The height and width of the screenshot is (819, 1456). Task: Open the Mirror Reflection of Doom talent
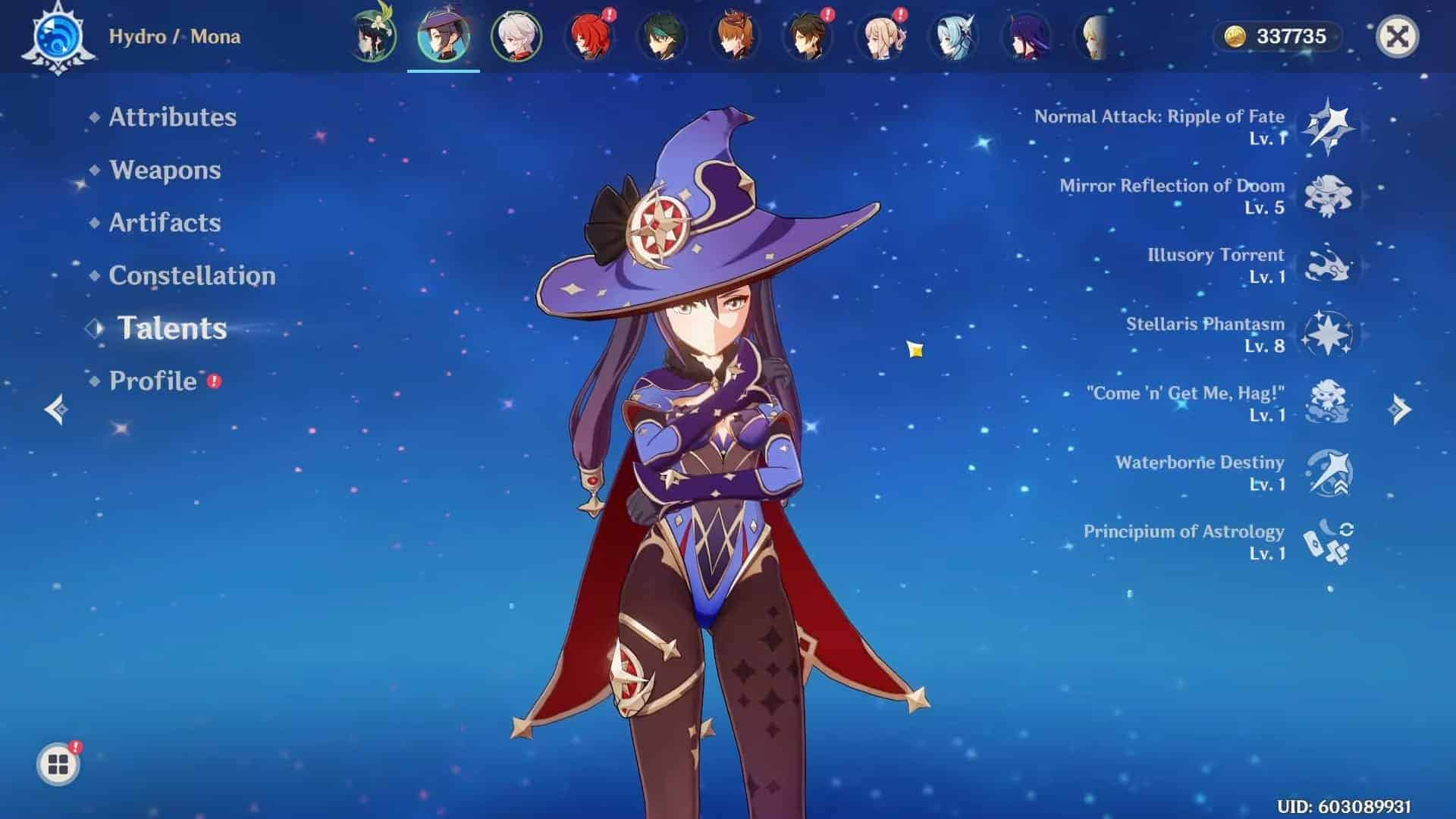[1328, 196]
